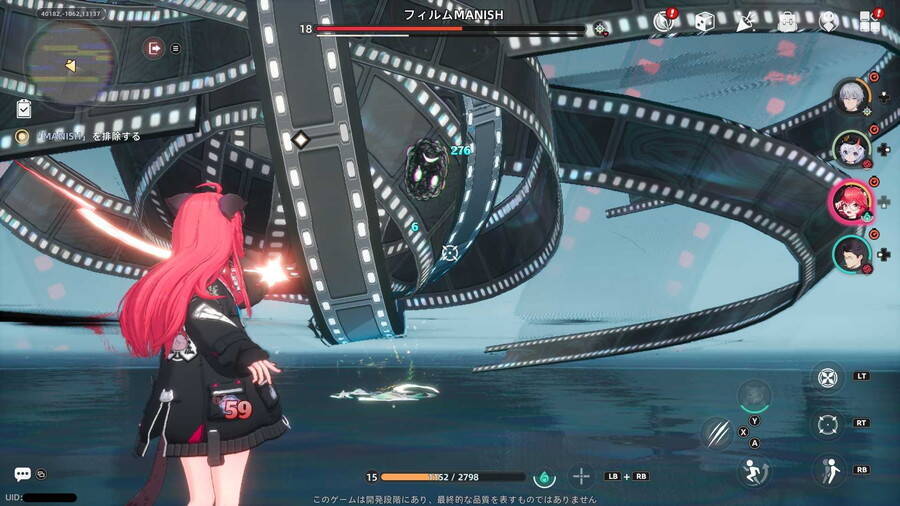Switch to the silver-haired party member
This screenshot has height=506, width=900.
[852, 96]
